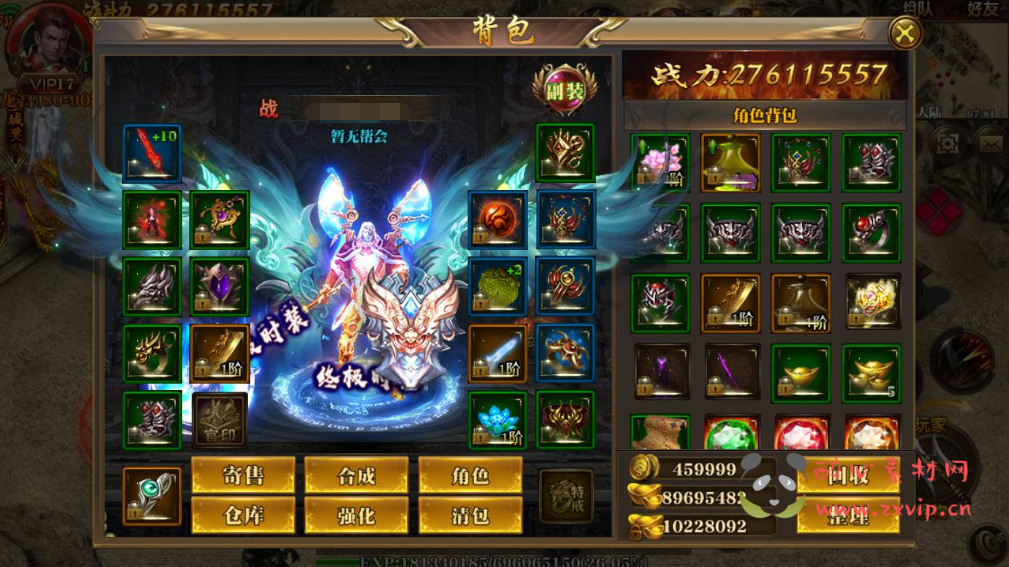Screen dimensions: 1009x567
Task: Select the green gem in the bag
Action: (x=730, y=435)
